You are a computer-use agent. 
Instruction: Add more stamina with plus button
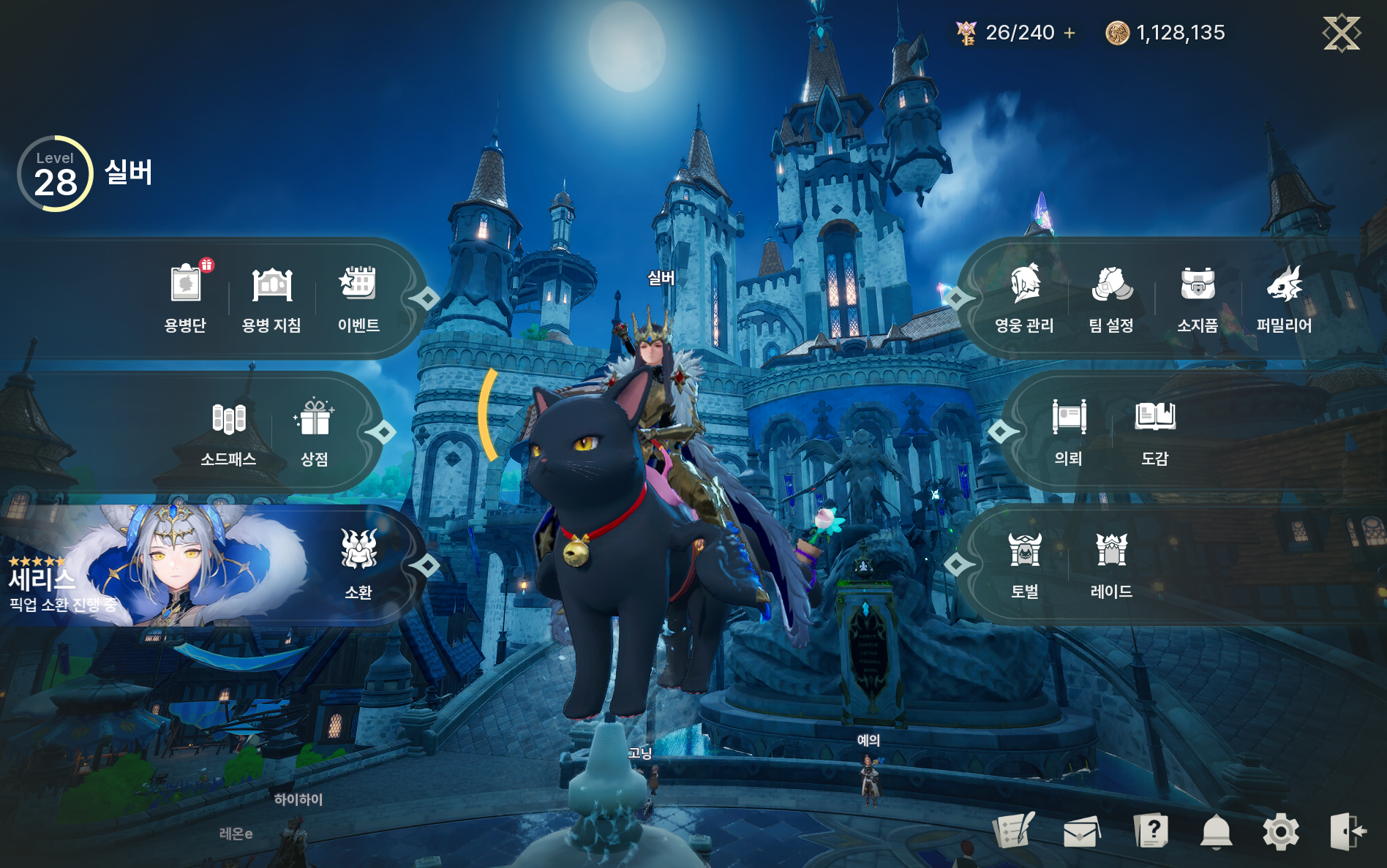point(1070,33)
